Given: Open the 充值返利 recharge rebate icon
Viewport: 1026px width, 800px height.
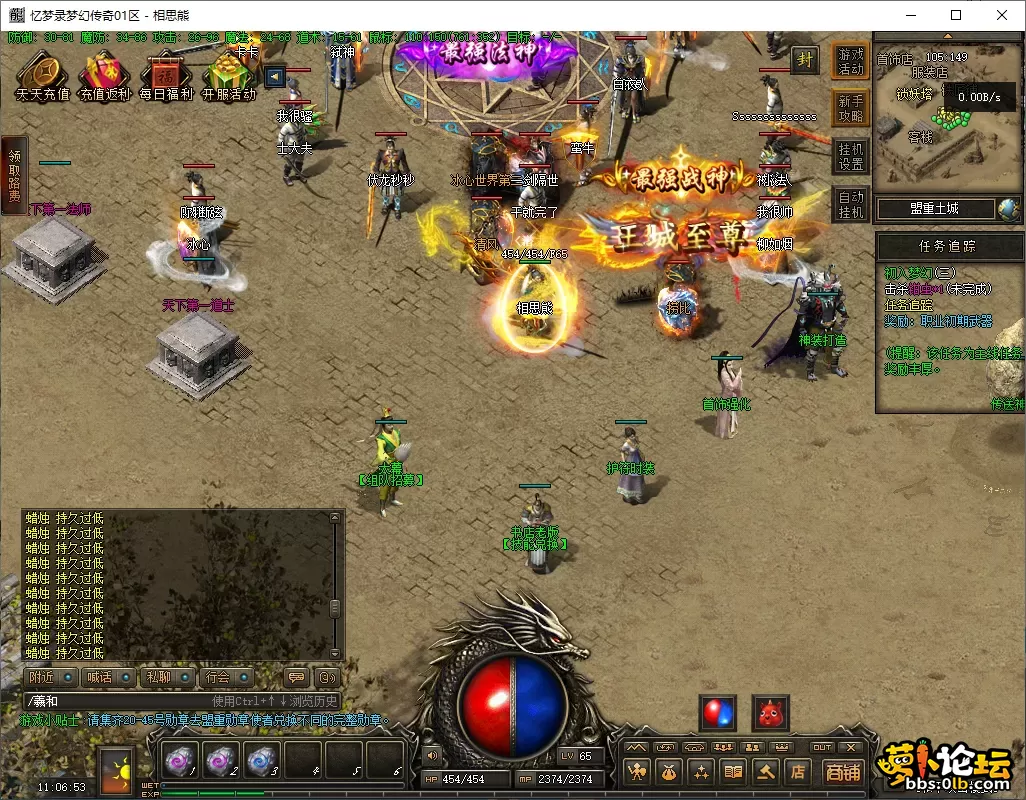Looking at the screenshot, I should pyautogui.click(x=105, y=74).
